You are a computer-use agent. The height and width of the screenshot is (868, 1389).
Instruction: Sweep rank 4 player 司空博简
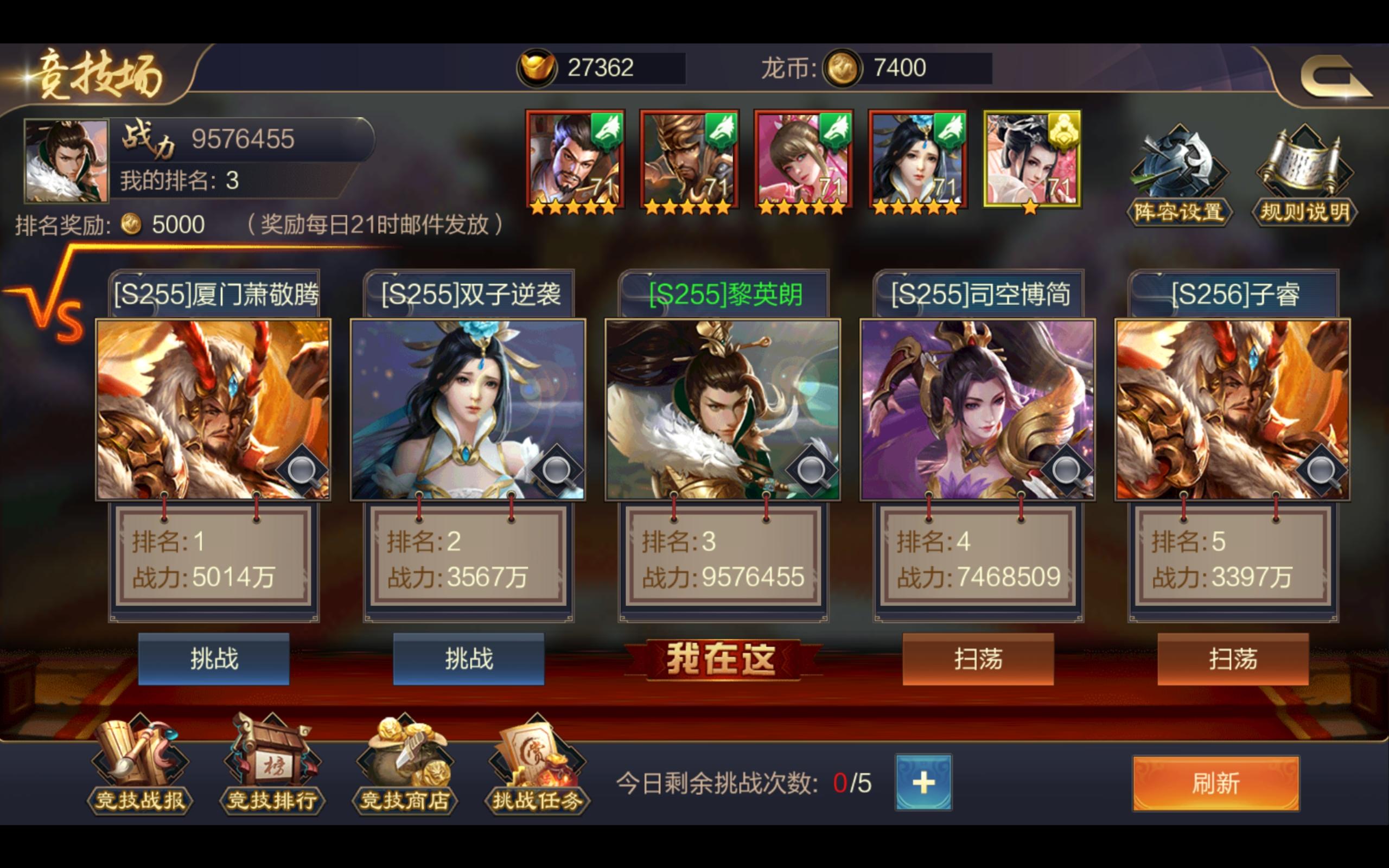978,659
